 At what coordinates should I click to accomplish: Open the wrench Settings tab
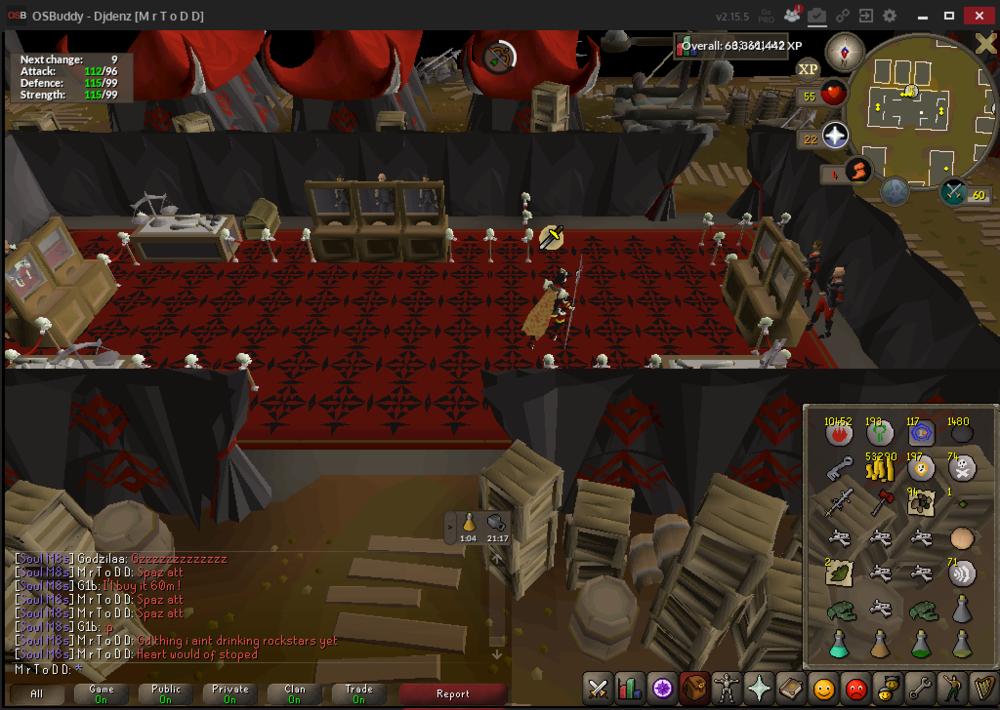919,689
